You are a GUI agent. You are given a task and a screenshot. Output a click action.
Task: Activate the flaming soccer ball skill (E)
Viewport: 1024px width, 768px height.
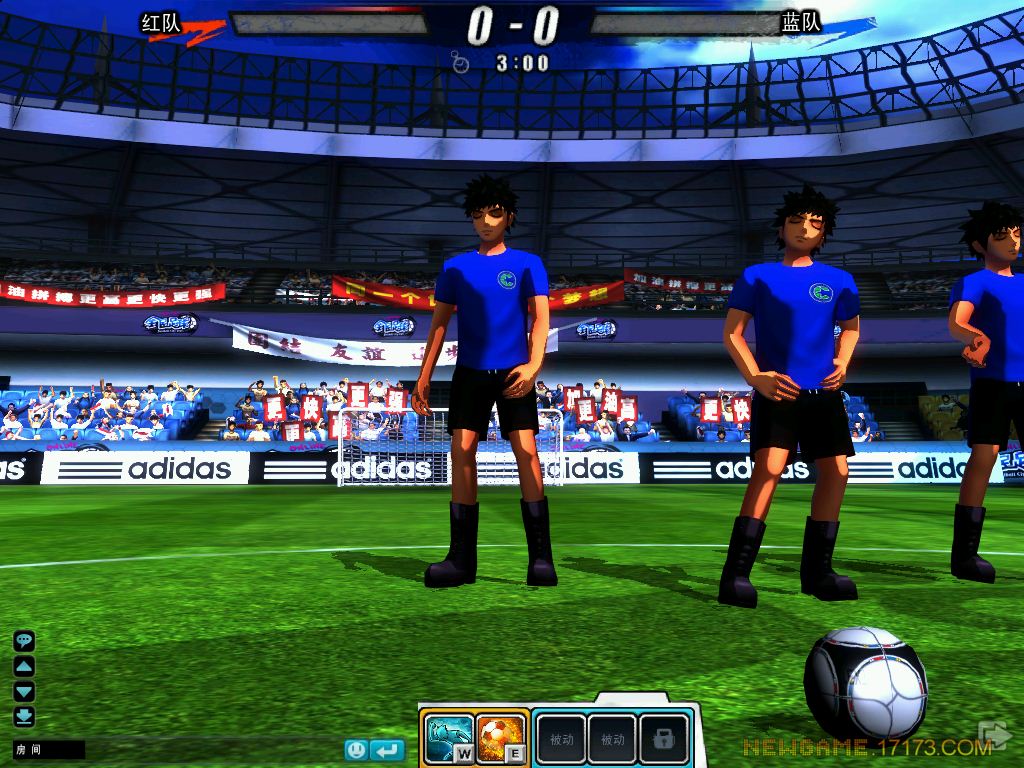pos(498,738)
